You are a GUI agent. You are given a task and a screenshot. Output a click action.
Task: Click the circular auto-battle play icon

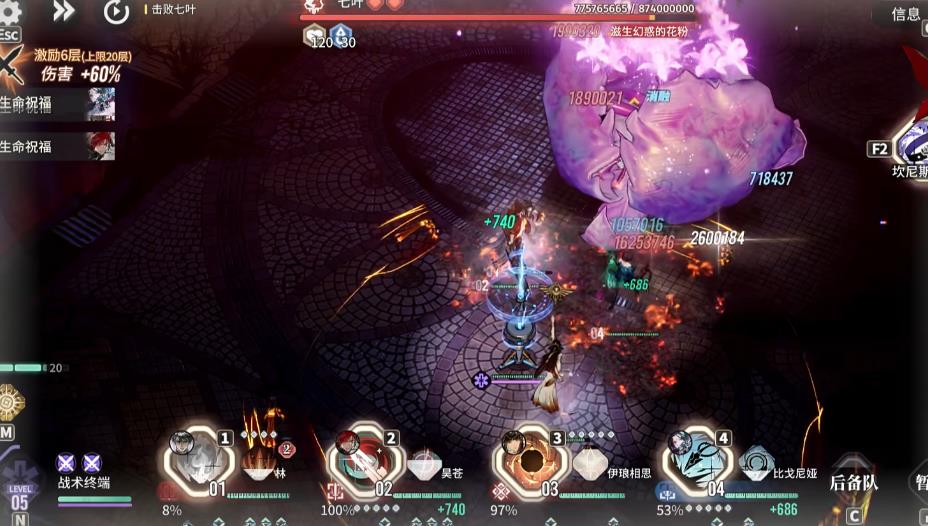pyautogui.click(x=116, y=12)
